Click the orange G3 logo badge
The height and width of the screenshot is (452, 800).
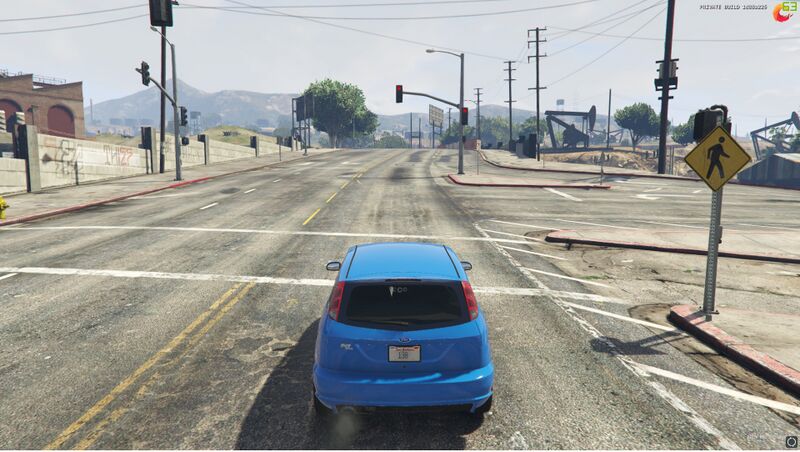784,13
